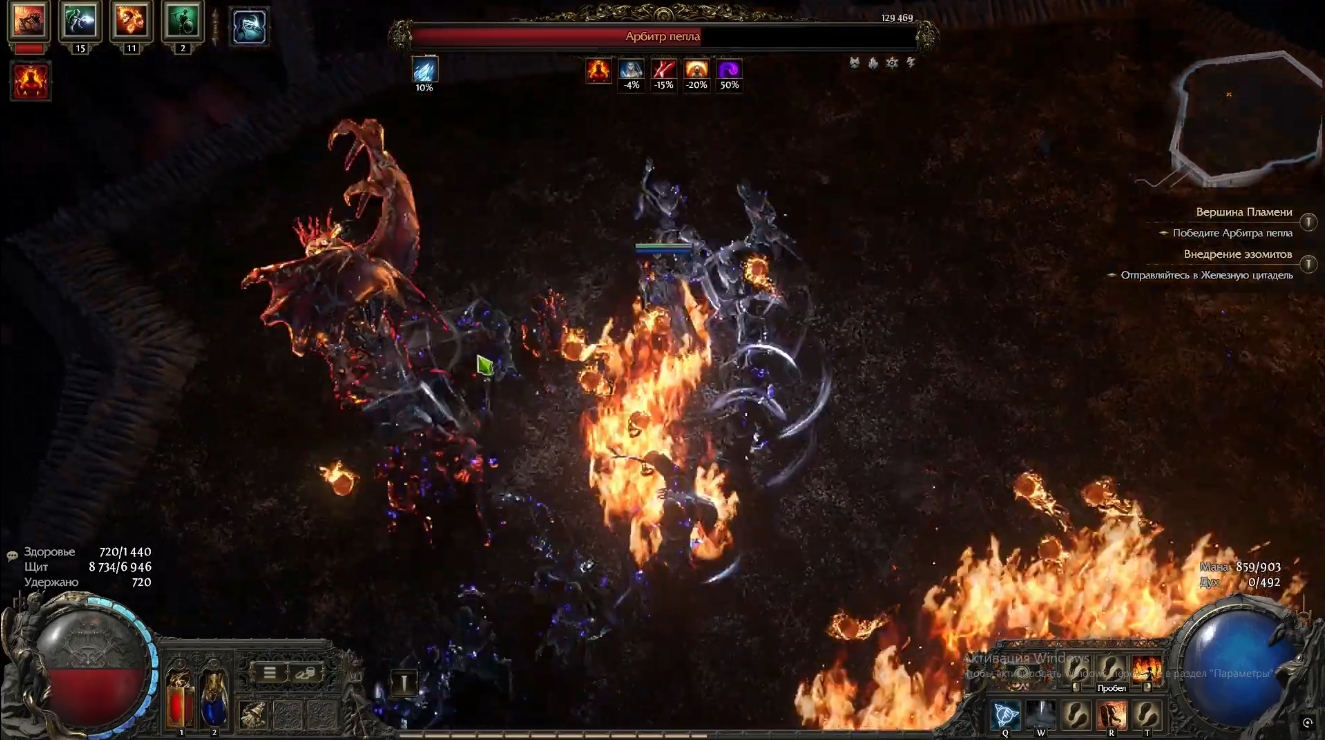Activate the red warrior skill on R
1325x740 pixels.
1111,715
